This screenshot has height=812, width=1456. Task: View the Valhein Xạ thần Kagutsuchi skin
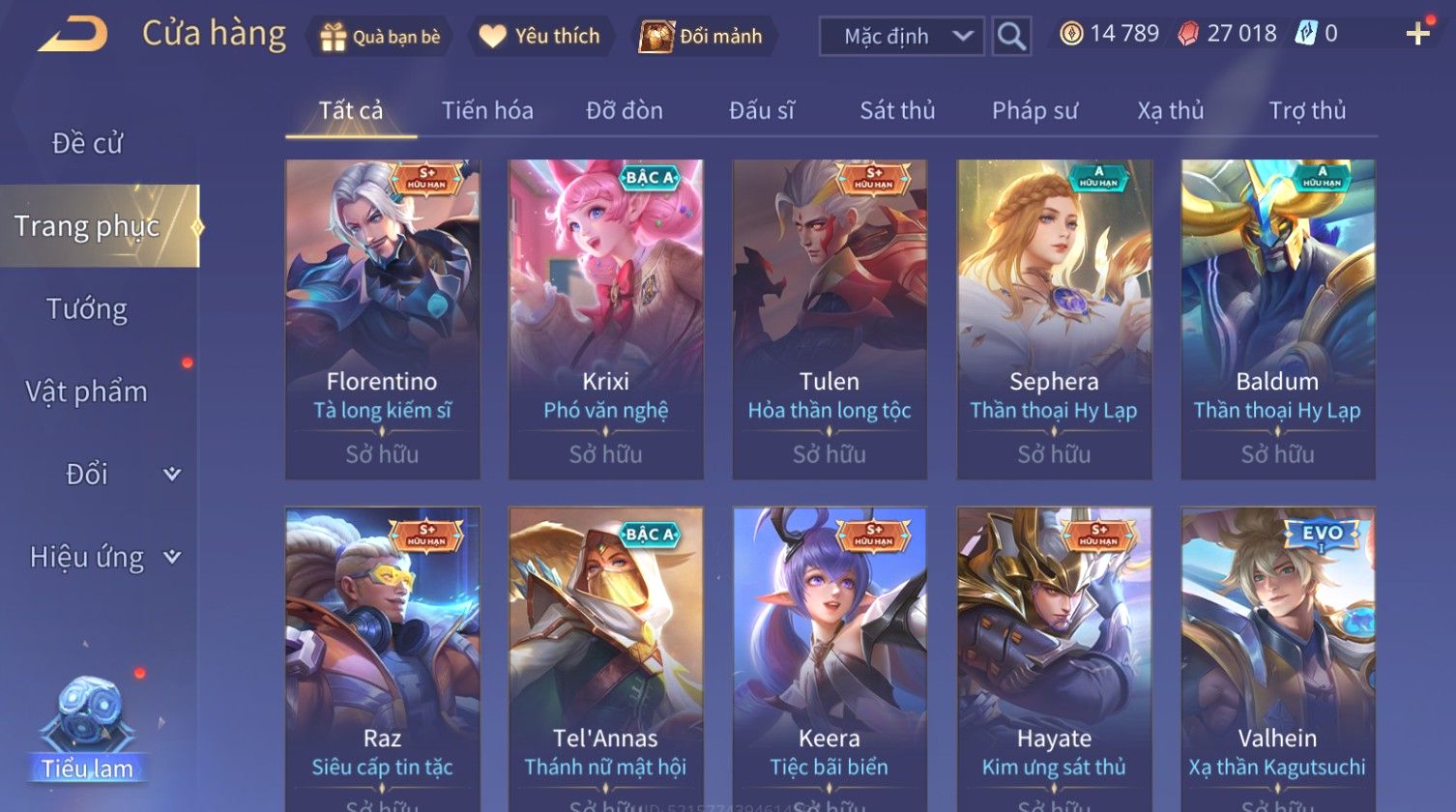[1277, 657]
